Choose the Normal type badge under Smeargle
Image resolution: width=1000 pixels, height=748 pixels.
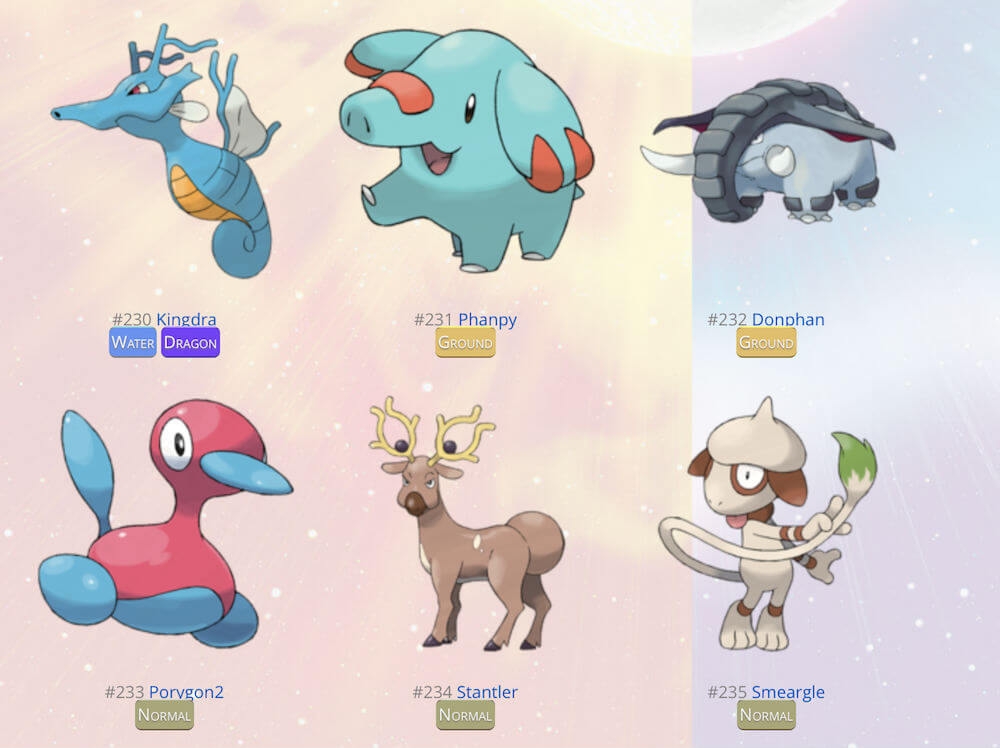click(766, 715)
